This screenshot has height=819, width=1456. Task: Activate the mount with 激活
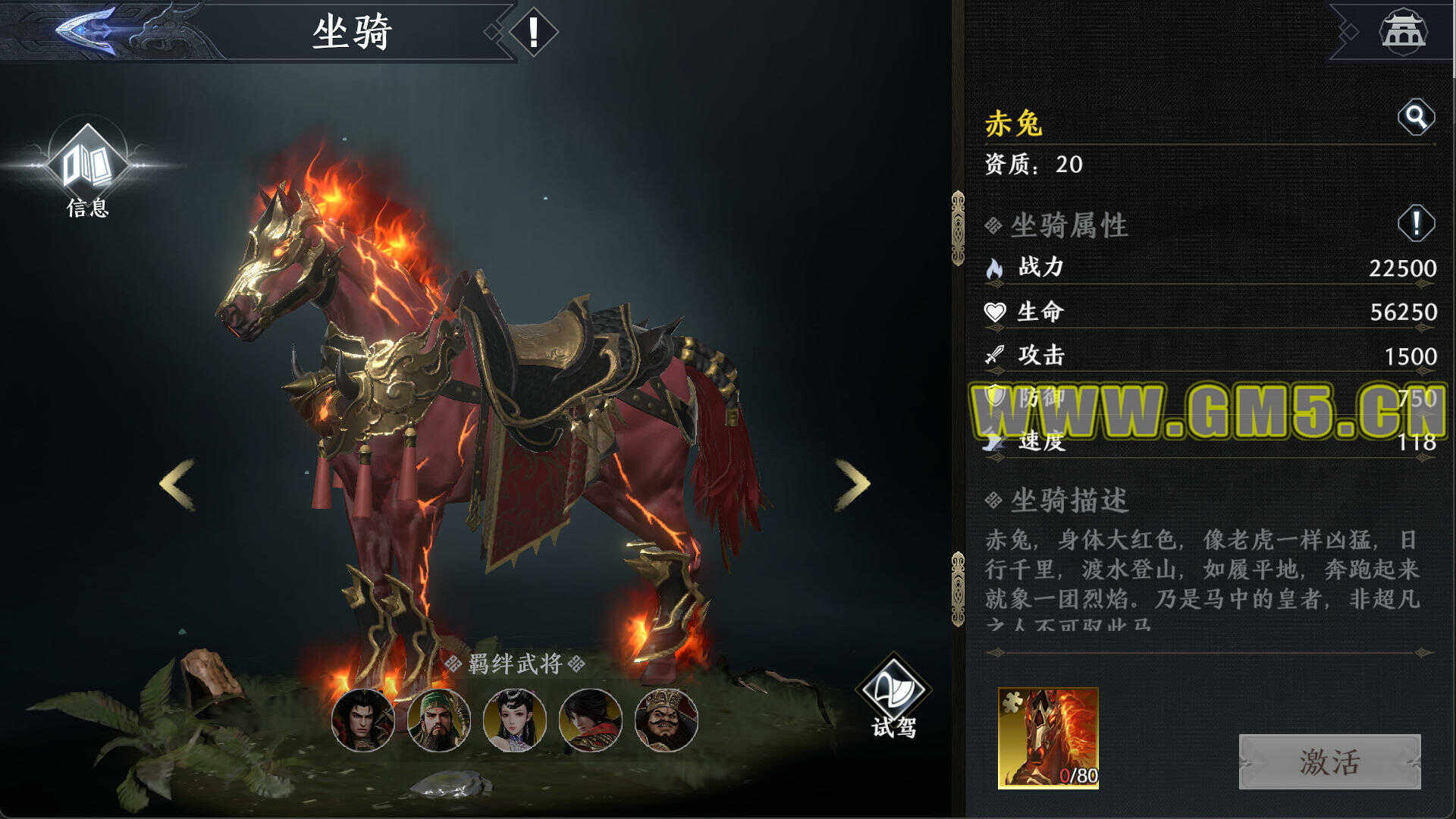tap(1329, 761)
